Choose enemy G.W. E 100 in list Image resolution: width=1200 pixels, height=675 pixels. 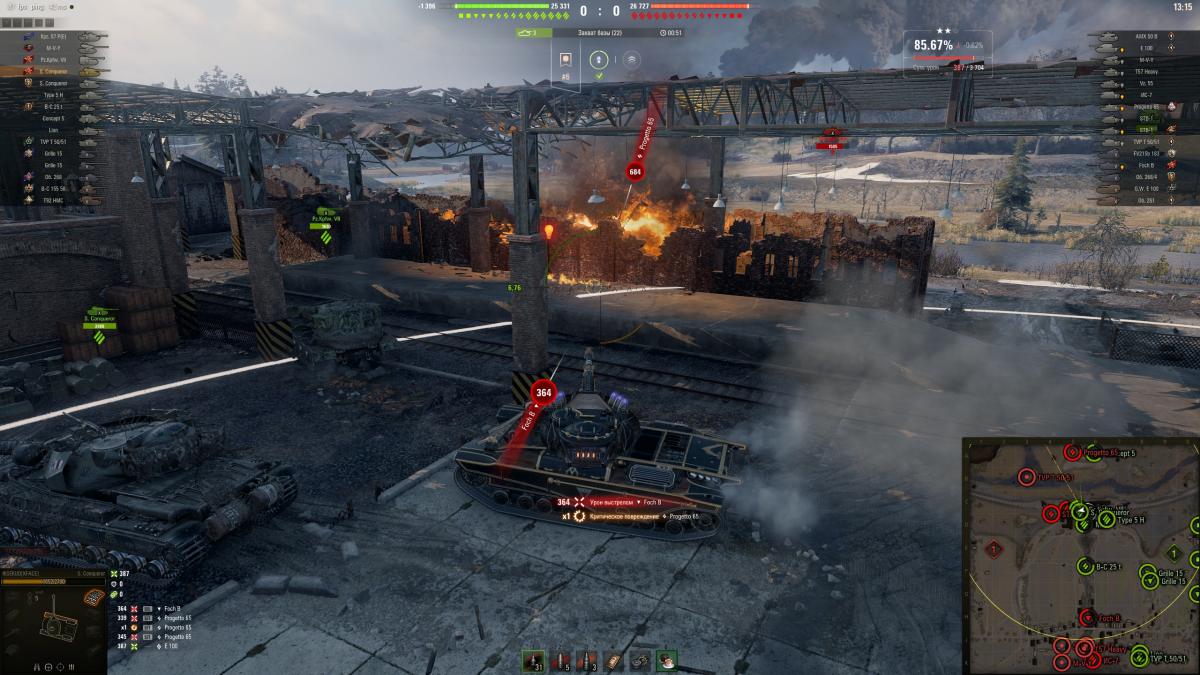(x=1145, y=187)
